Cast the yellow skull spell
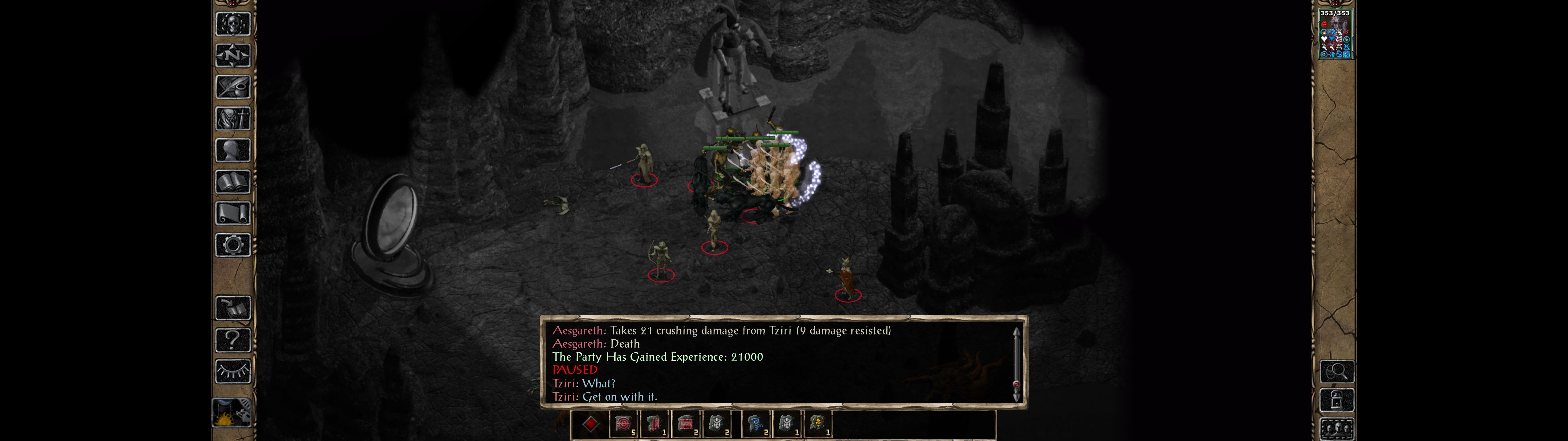This screenshot has width=1568, height=441. pyautogui.click(x=817, y=424)
